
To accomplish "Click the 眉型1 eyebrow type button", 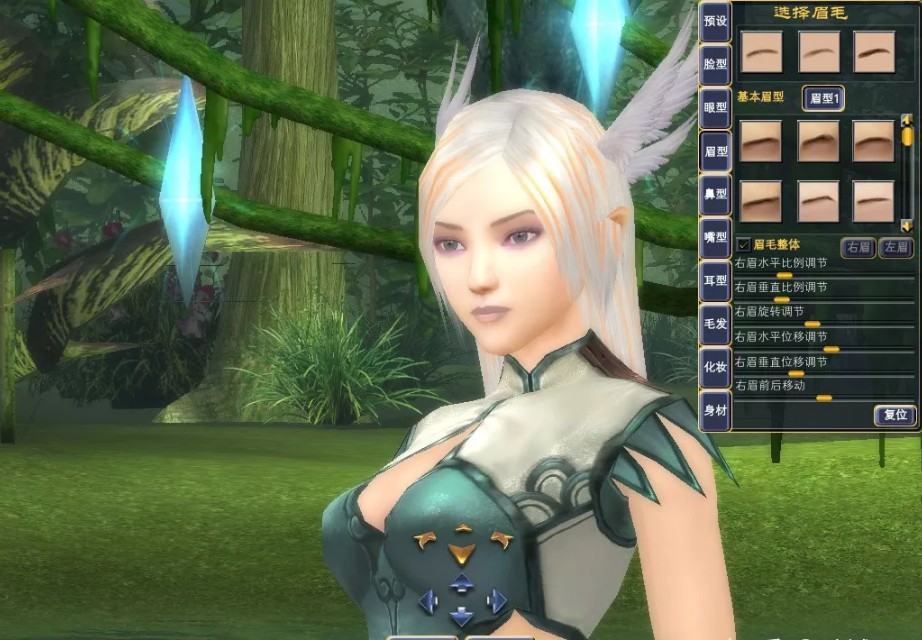I will pyautogui.click(x=825, y=98).
